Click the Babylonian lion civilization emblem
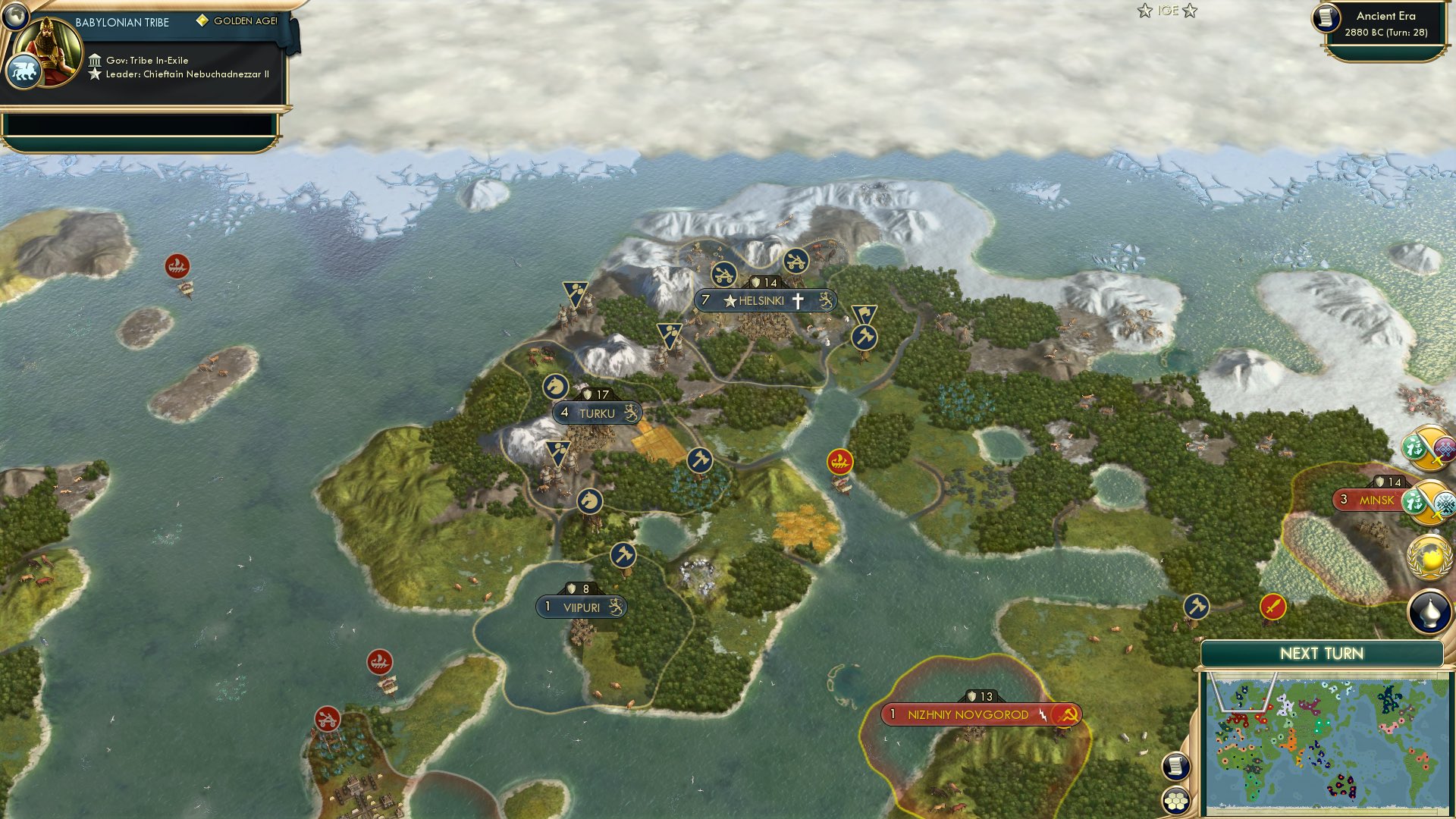The height and width of the screenshot is (819, 1456). click(x=25, y=69)
